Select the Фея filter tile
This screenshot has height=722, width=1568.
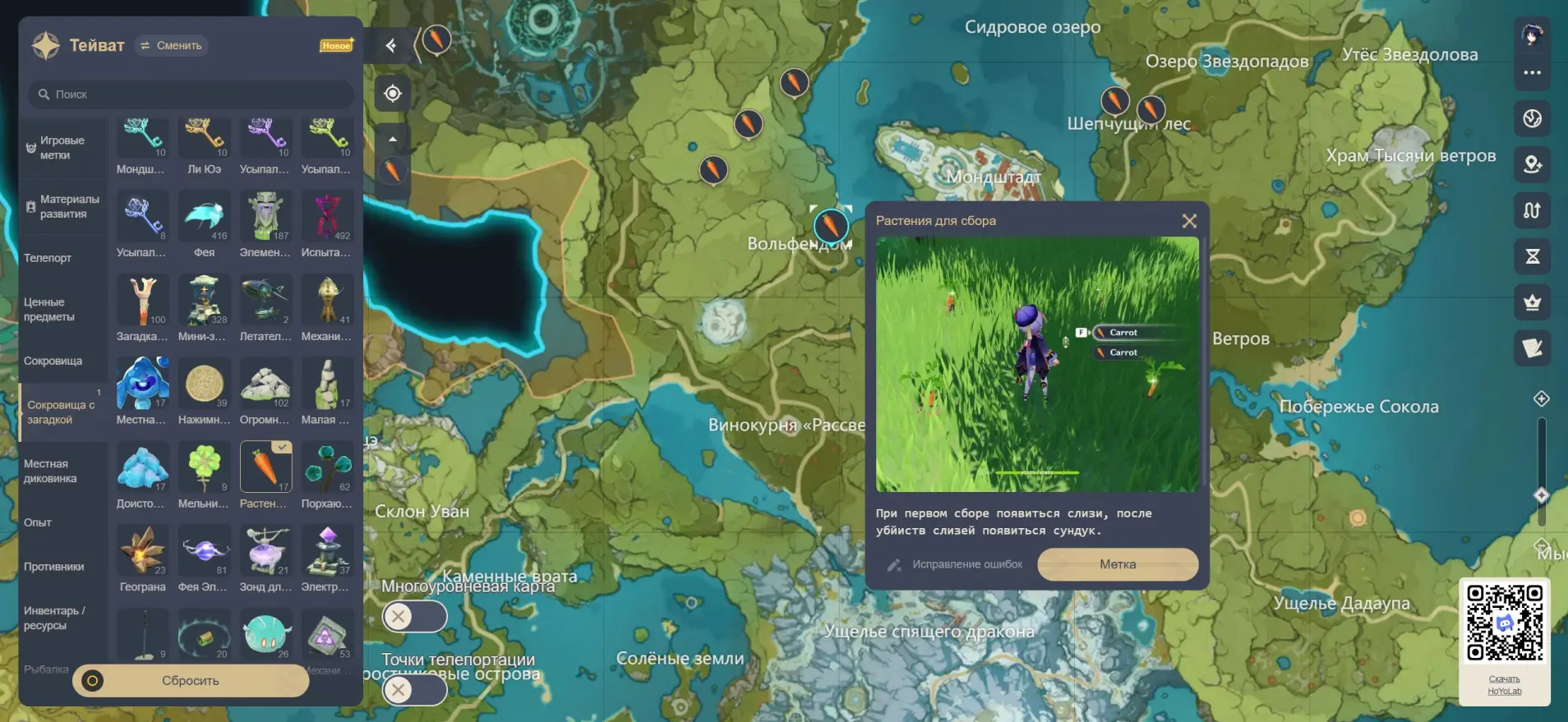point(204,218)
